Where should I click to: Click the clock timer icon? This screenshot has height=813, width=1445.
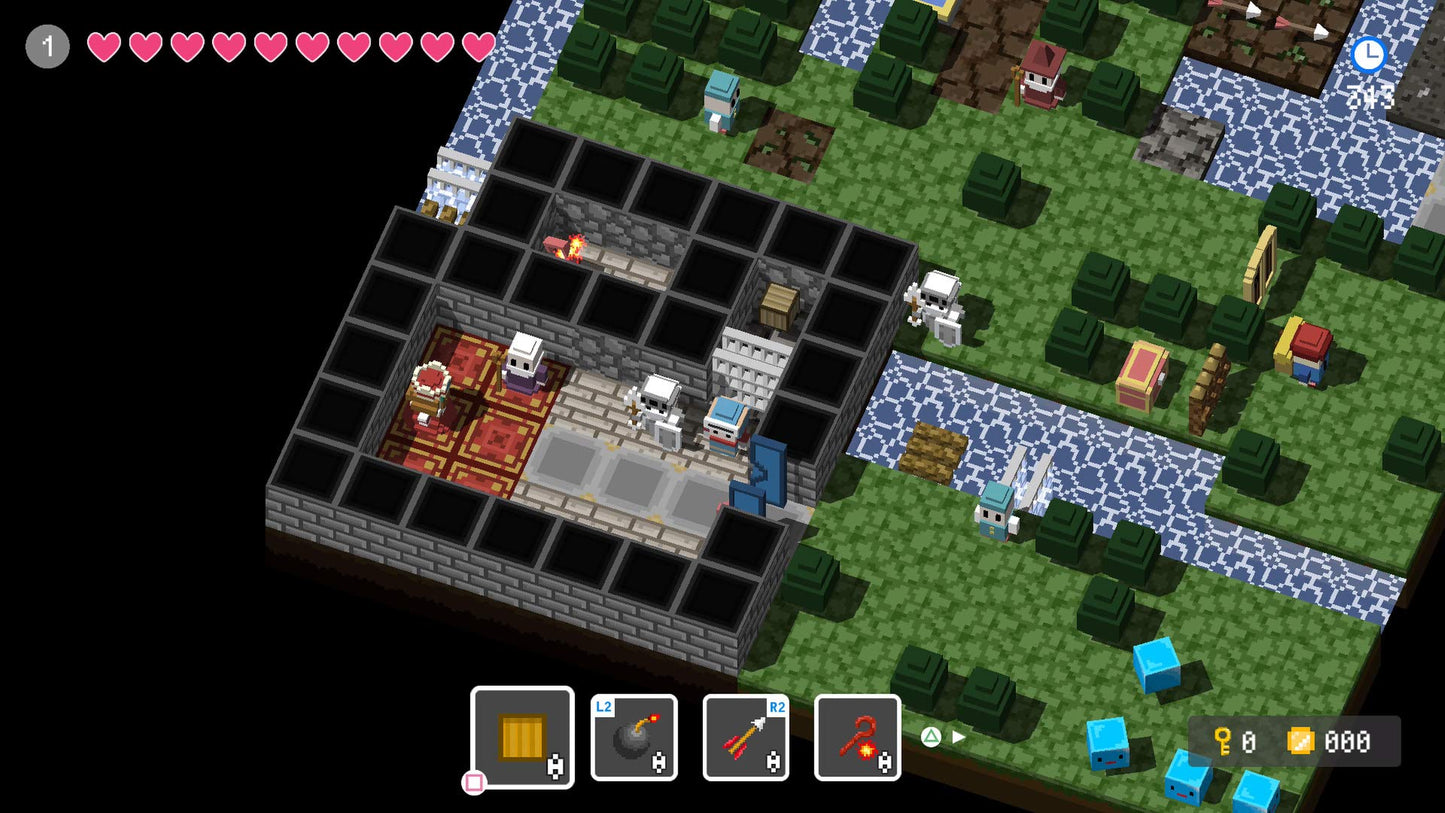coord(1368,55)
